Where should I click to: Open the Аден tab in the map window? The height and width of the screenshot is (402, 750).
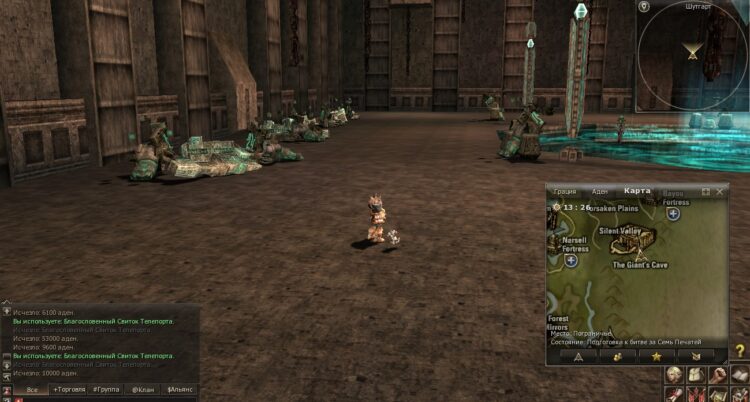pyautogui.click(x=599, y=190)
